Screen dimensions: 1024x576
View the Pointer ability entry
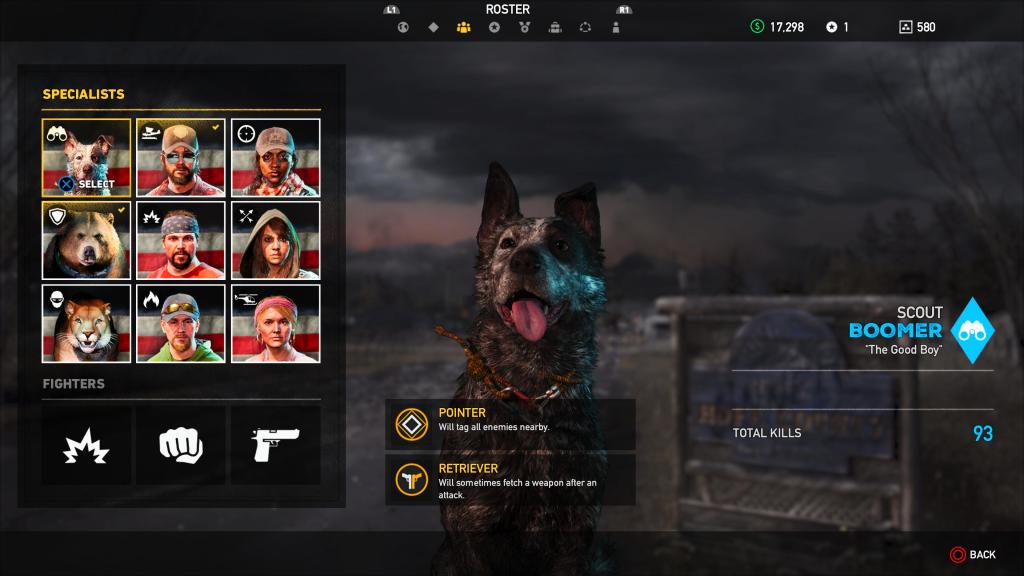[x=510, y=424]
